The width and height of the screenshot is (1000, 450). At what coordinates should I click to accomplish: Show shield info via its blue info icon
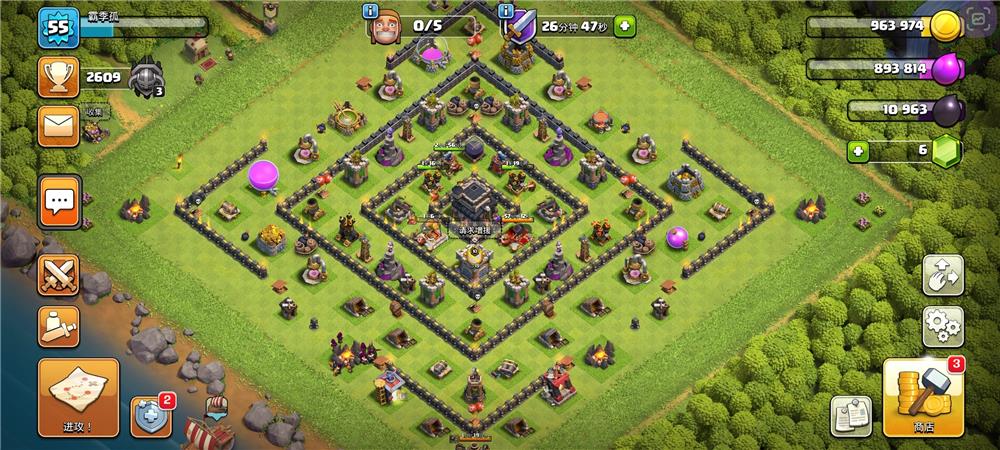pos(509,12)
